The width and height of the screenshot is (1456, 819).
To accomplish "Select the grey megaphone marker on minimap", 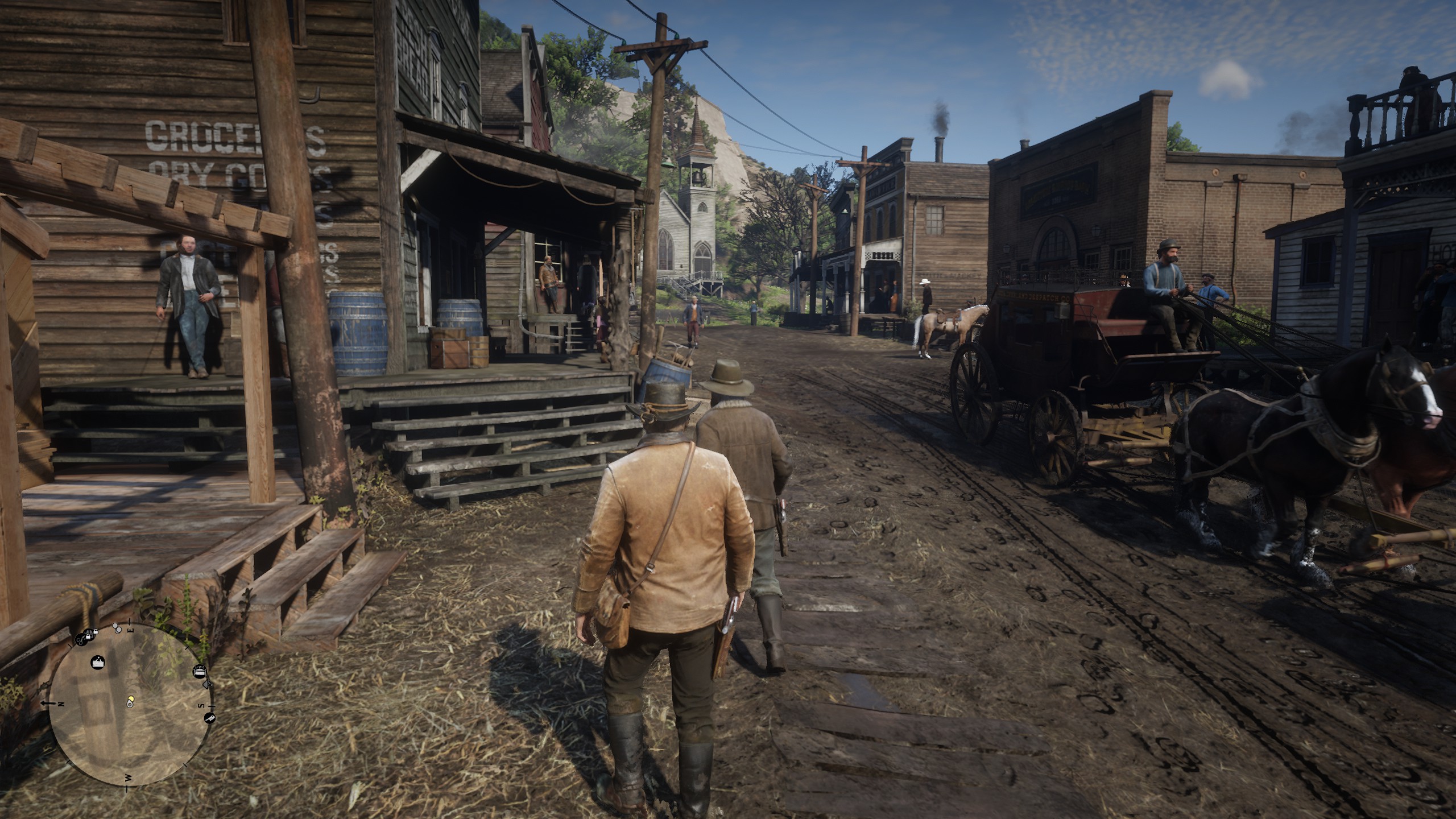I will [207, 684].
